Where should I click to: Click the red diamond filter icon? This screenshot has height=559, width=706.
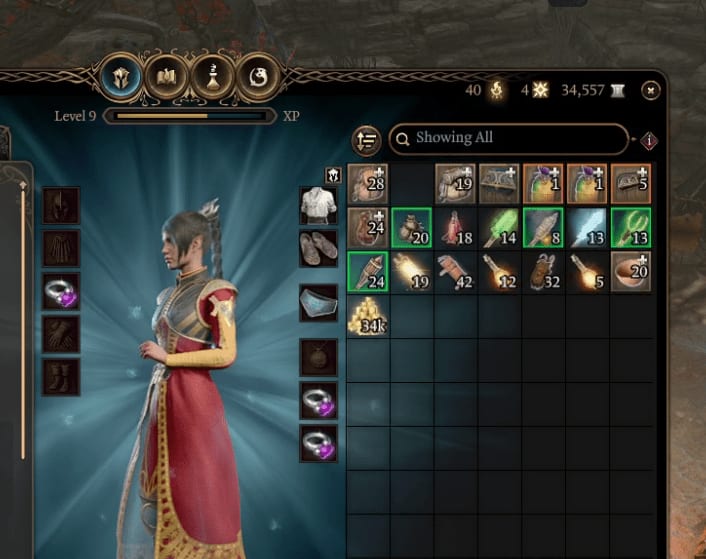point(650,140)
